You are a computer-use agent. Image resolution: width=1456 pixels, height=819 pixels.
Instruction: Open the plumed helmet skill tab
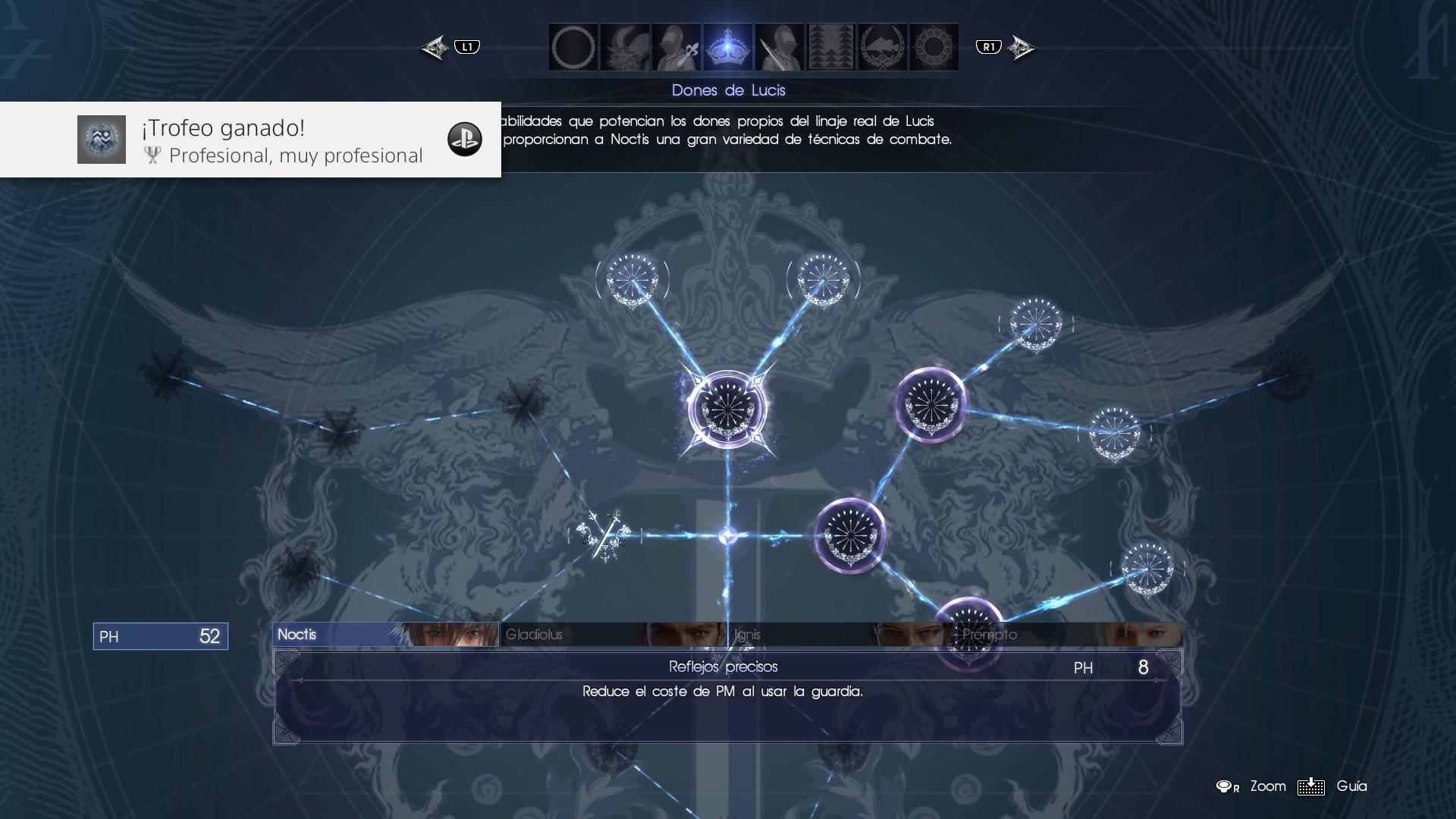(x=625, y=47)
